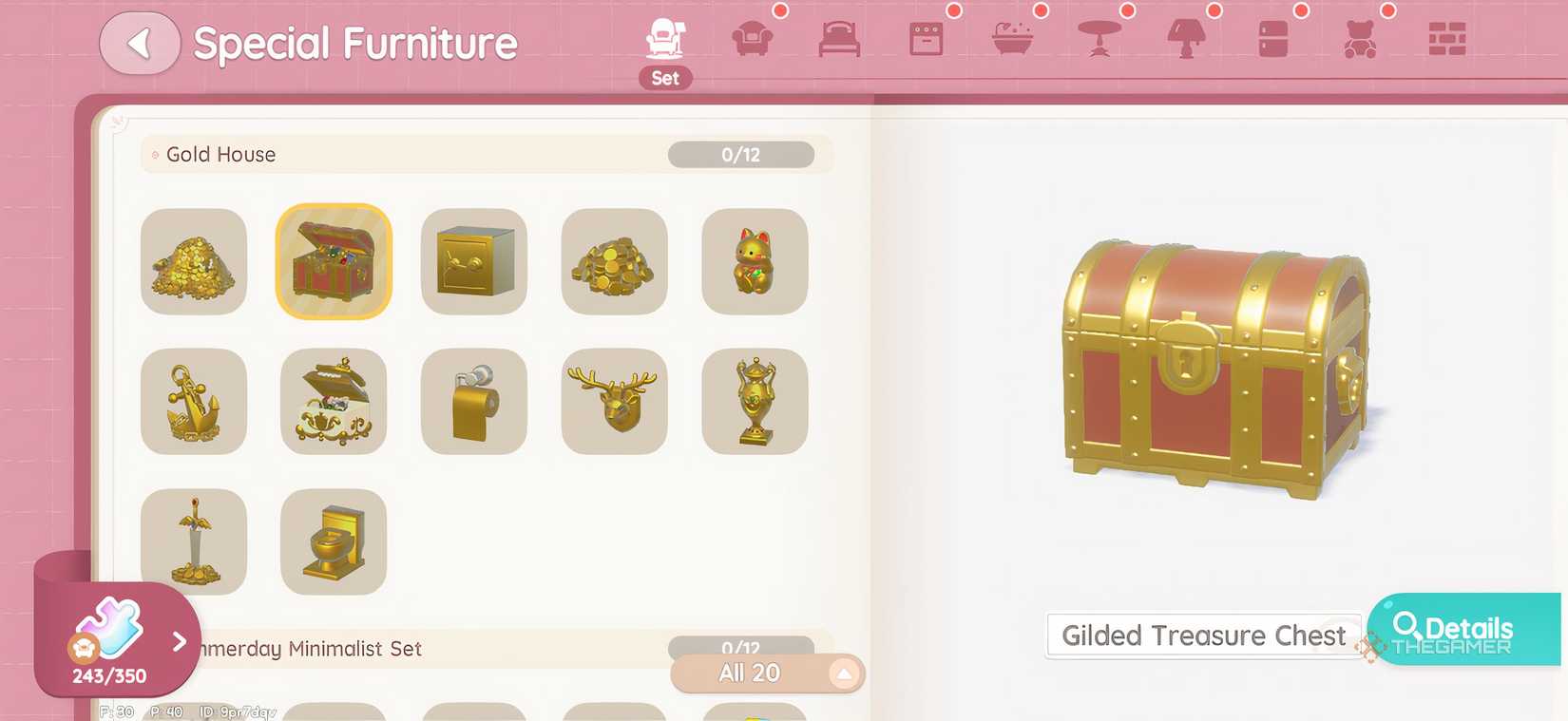Select the Golden Sword item

(x=193, y=541)
